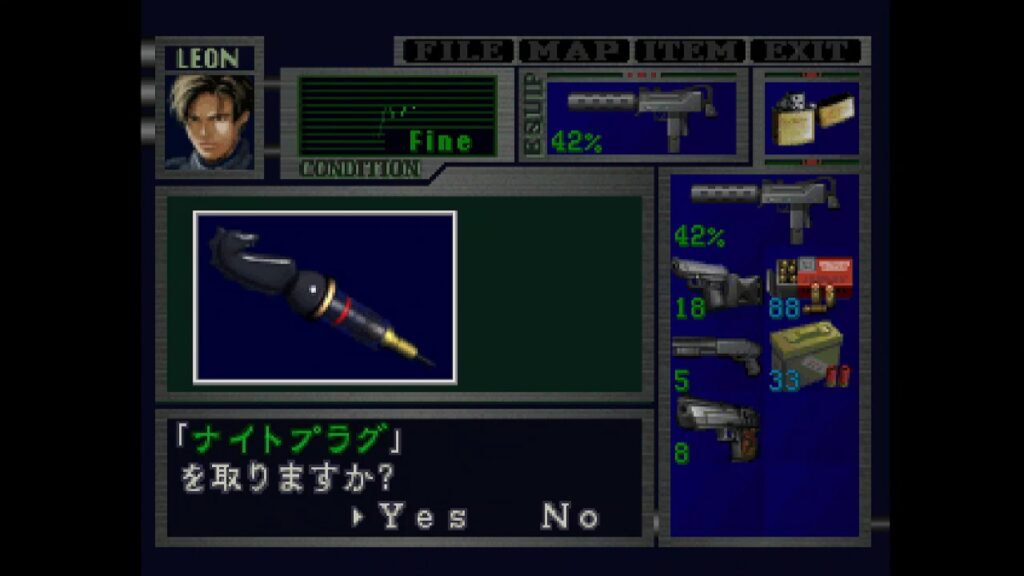
Task: Pick the green shotgun shells case
Action: pos(810,360)
